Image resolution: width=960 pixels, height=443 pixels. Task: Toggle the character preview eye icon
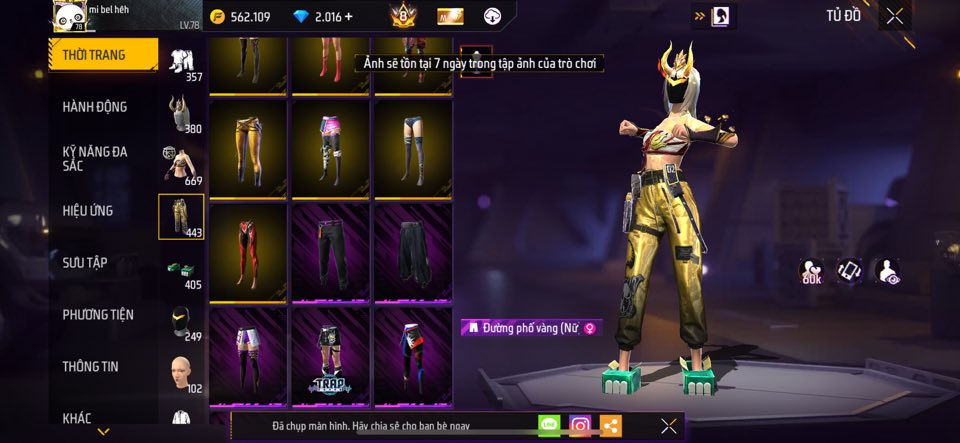coord(886,271)
